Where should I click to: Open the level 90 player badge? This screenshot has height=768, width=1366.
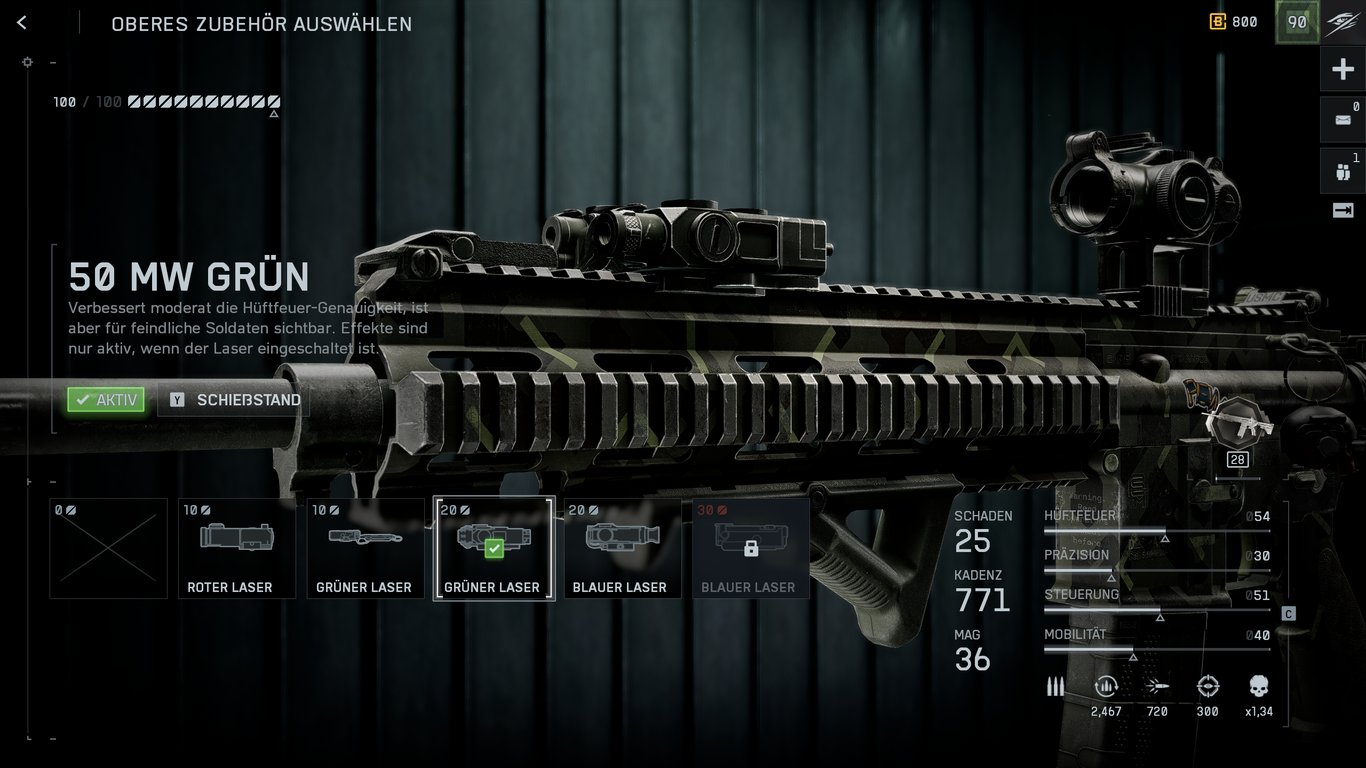tap(1297, 22)
